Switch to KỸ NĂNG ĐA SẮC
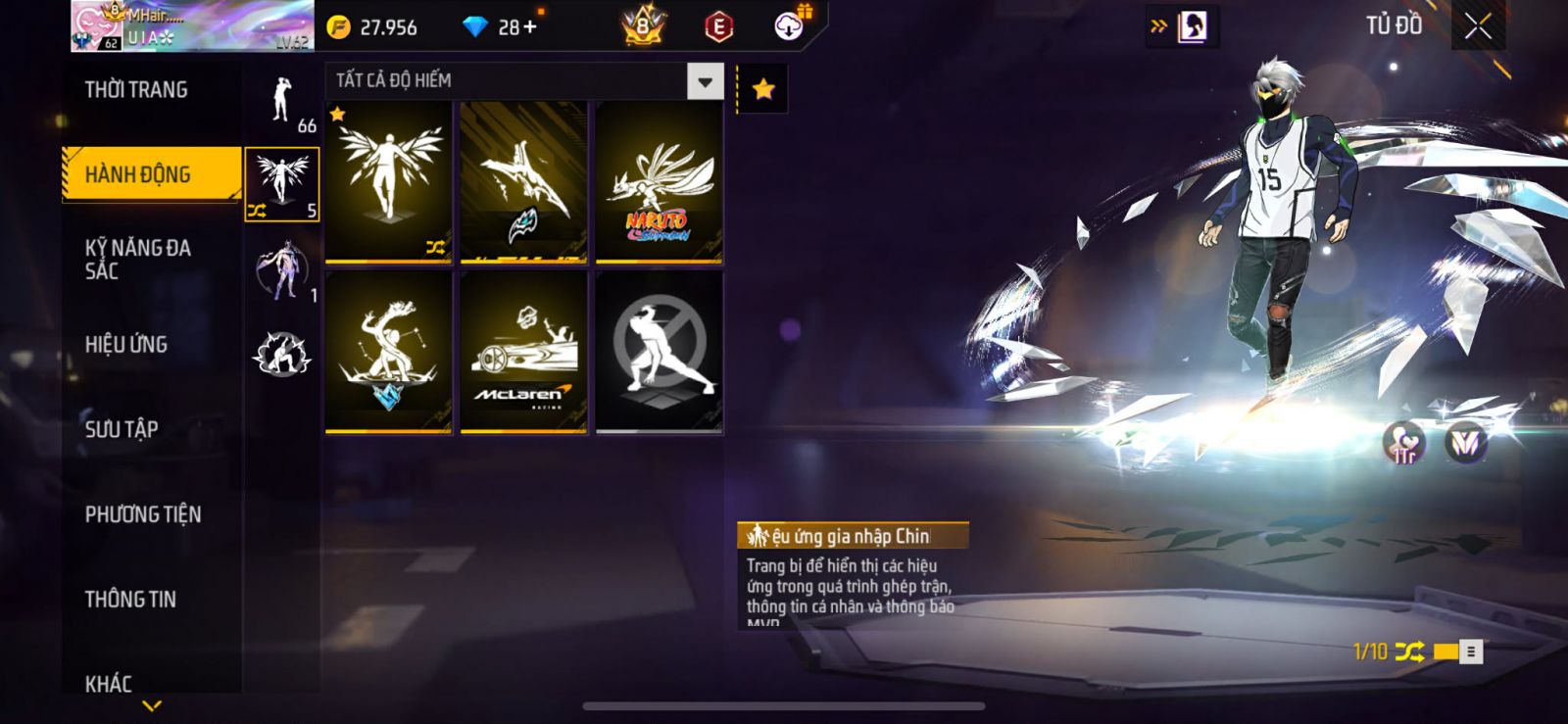 click(x=138, y=260)
